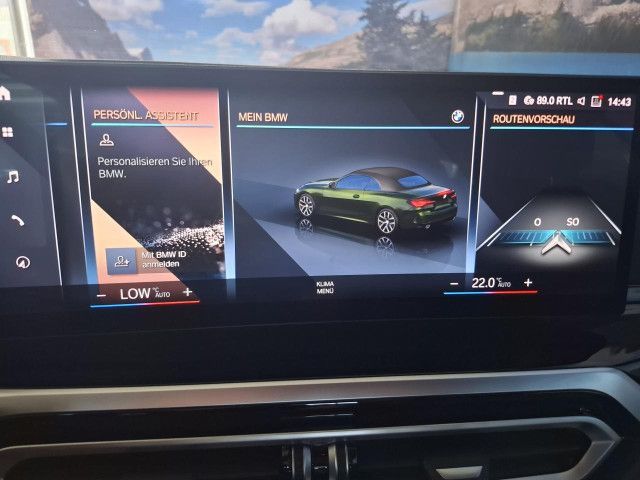Open the phone handset icon
This screenshot has width=640, height=480.
click(x=17, y=220)
